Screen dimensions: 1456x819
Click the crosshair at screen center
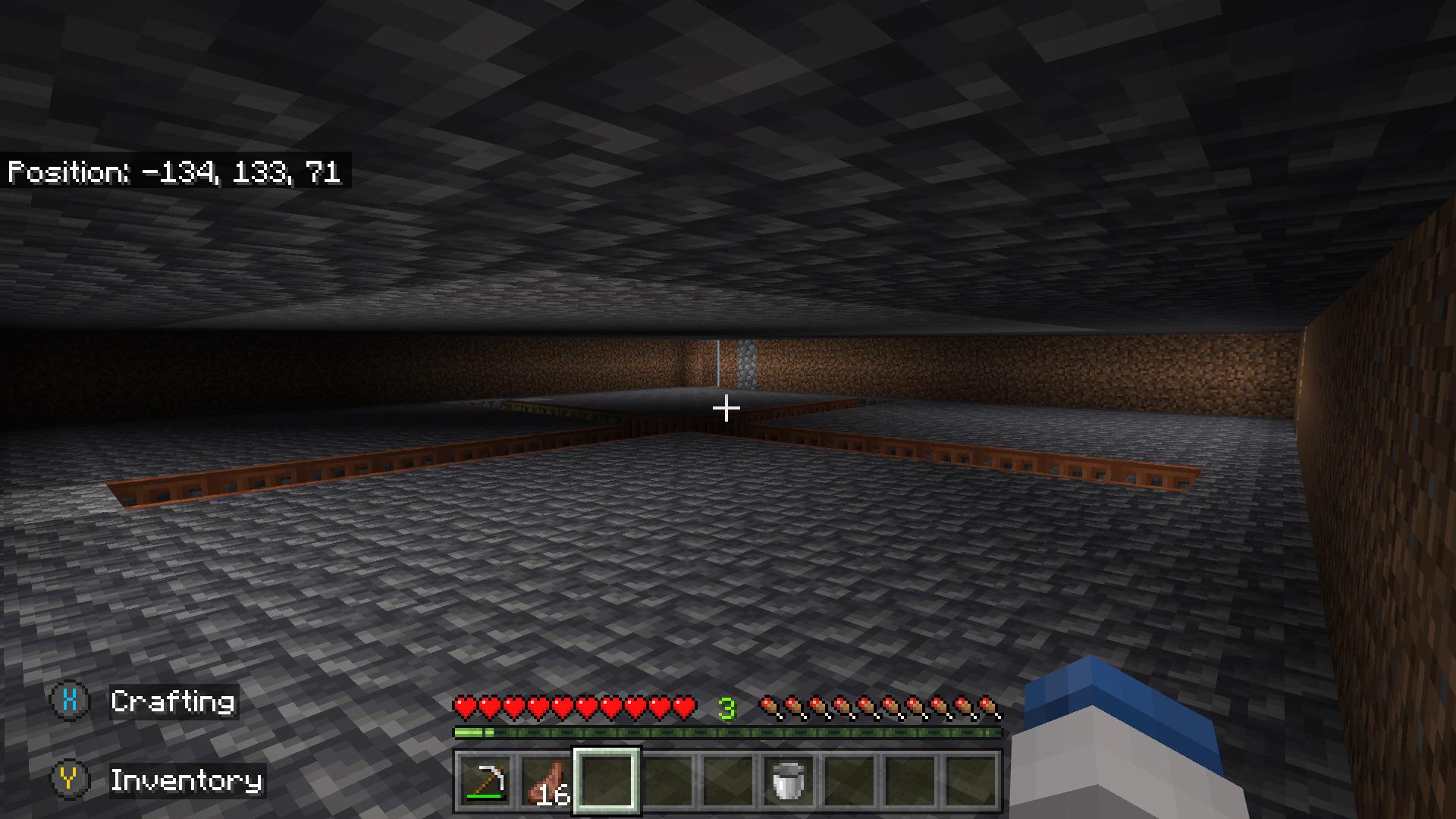click(726, 407)
